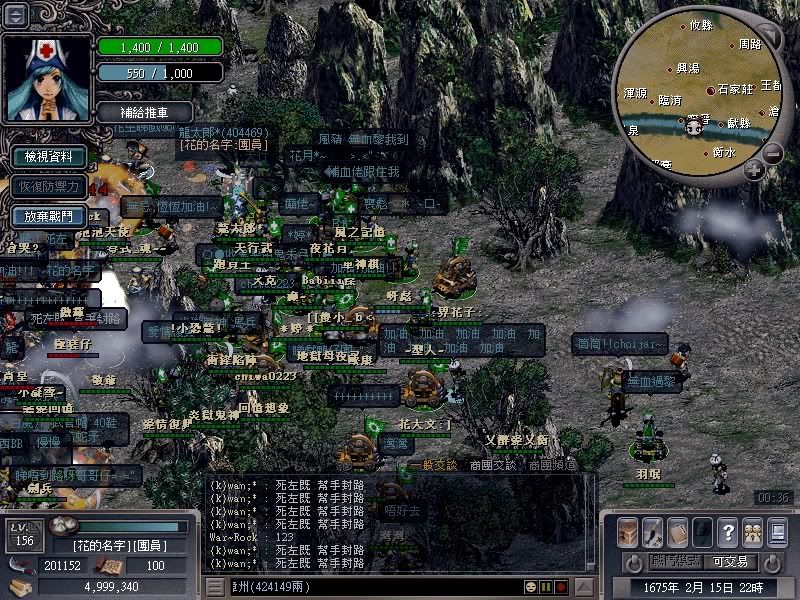
Task: Click the nurse character portrait
Action: (47, 77)
